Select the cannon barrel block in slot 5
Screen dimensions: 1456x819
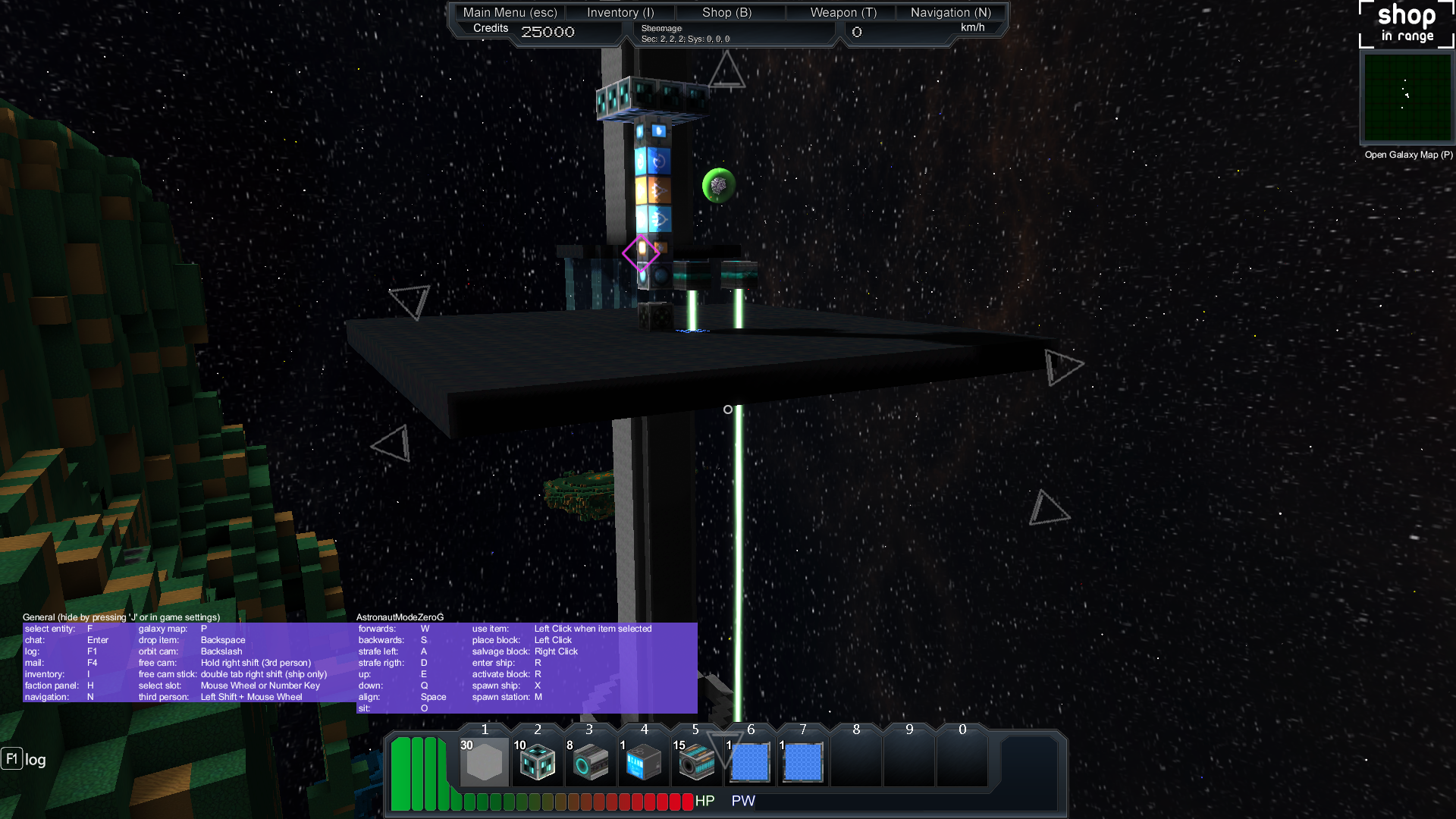[697, 761]
